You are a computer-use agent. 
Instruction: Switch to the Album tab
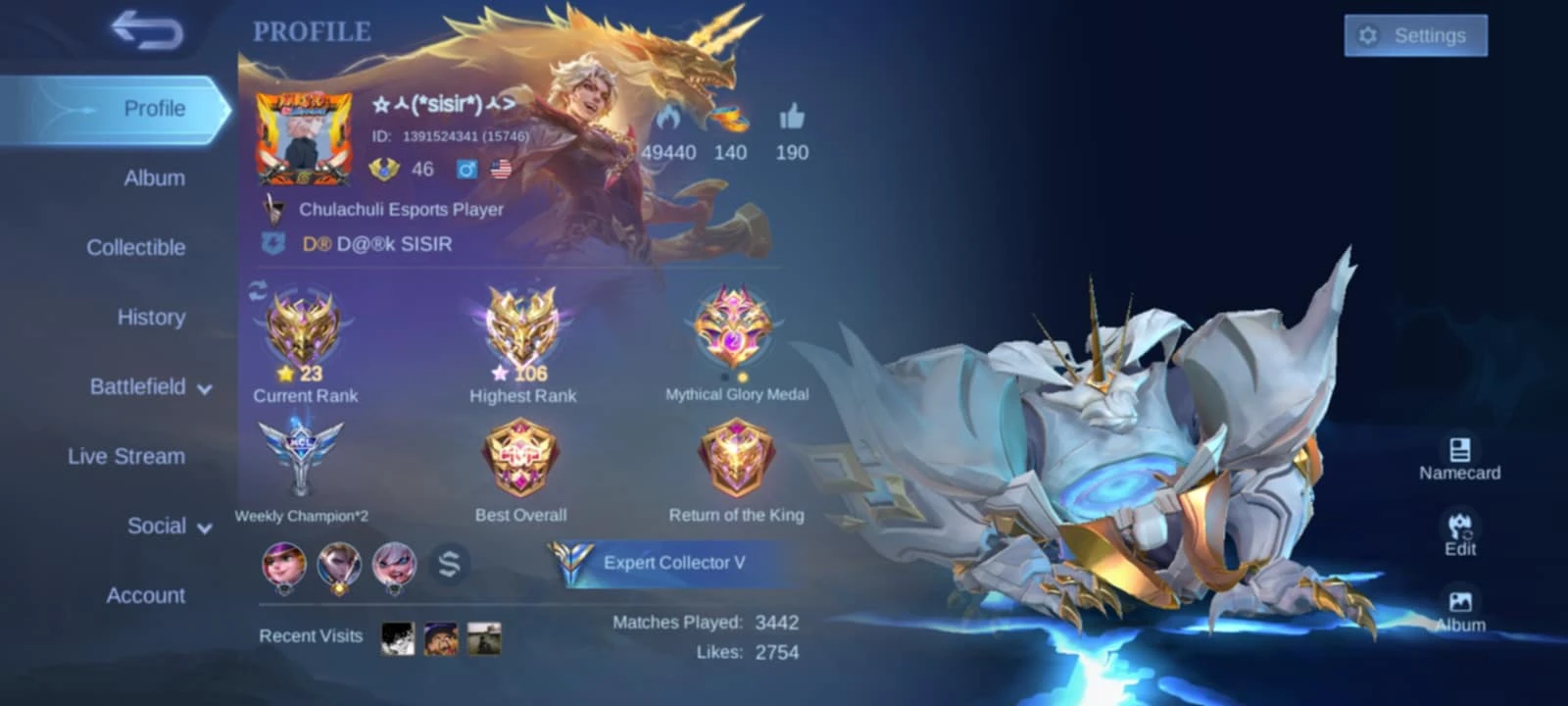154,178
